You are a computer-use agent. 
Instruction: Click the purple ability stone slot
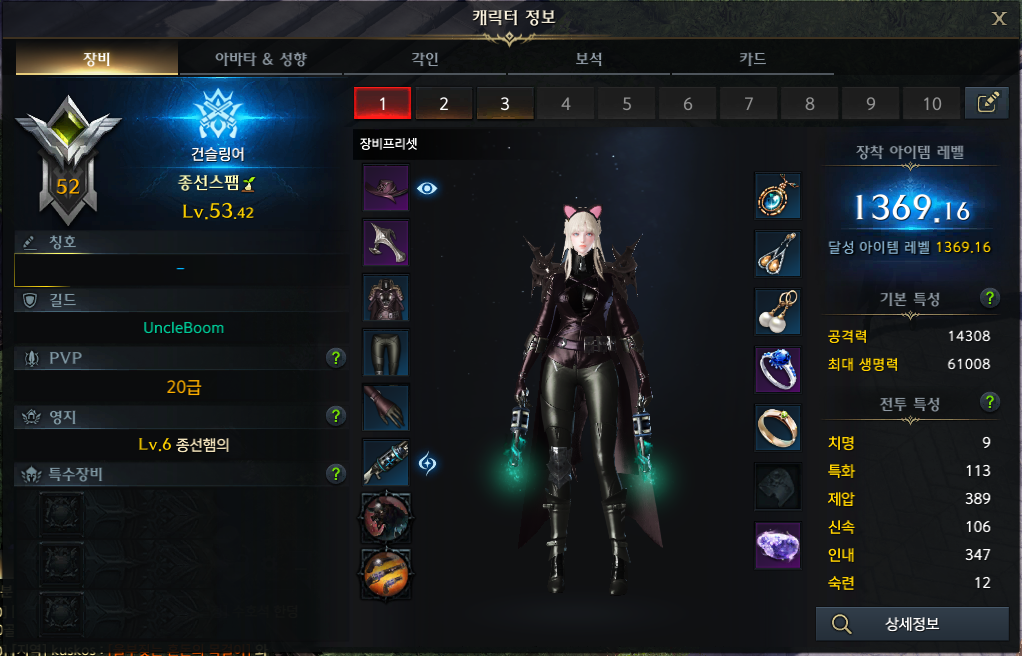pos(777,545)
